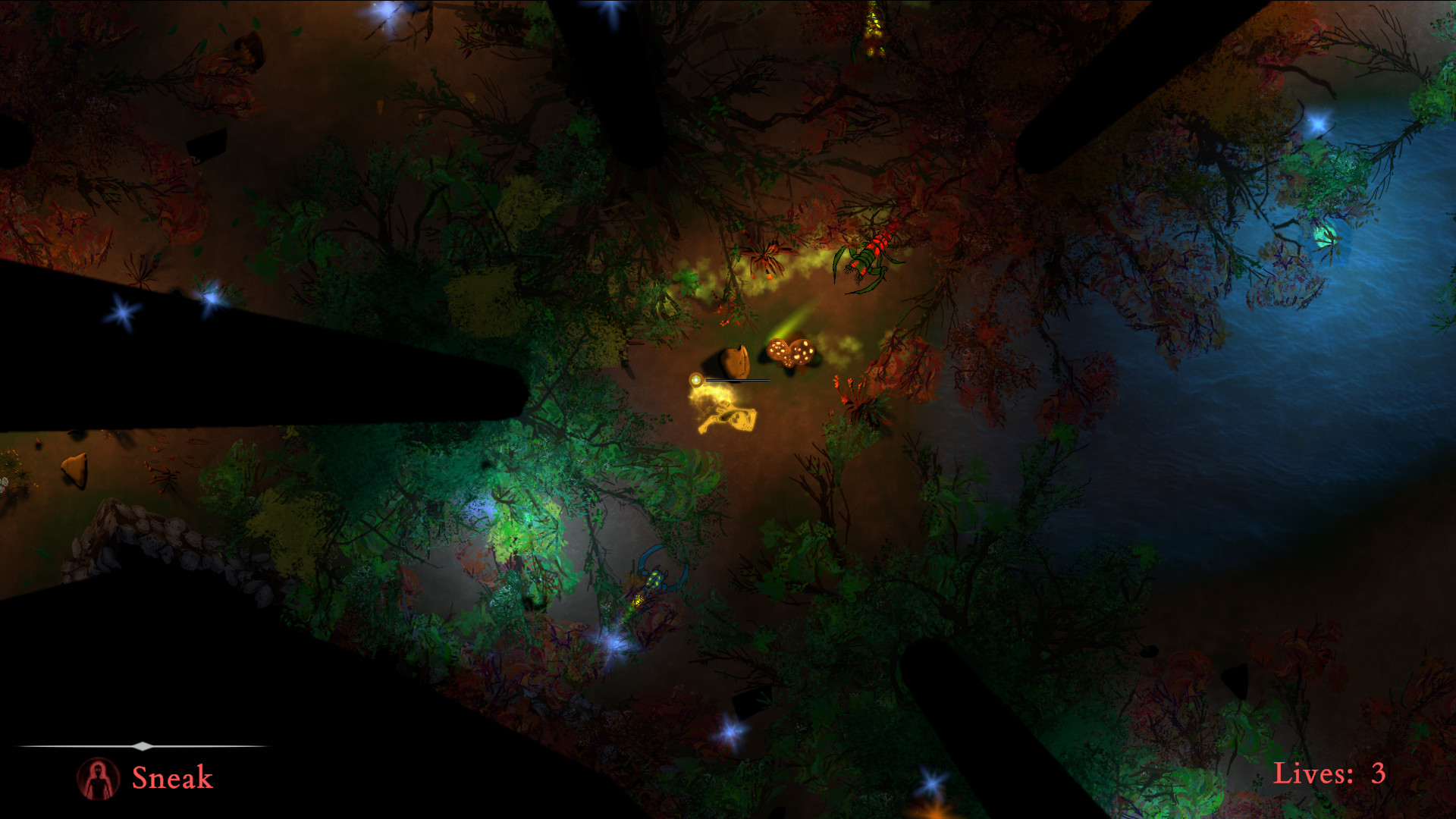Expand the diamond marker on the divider line

pos(143,745)
